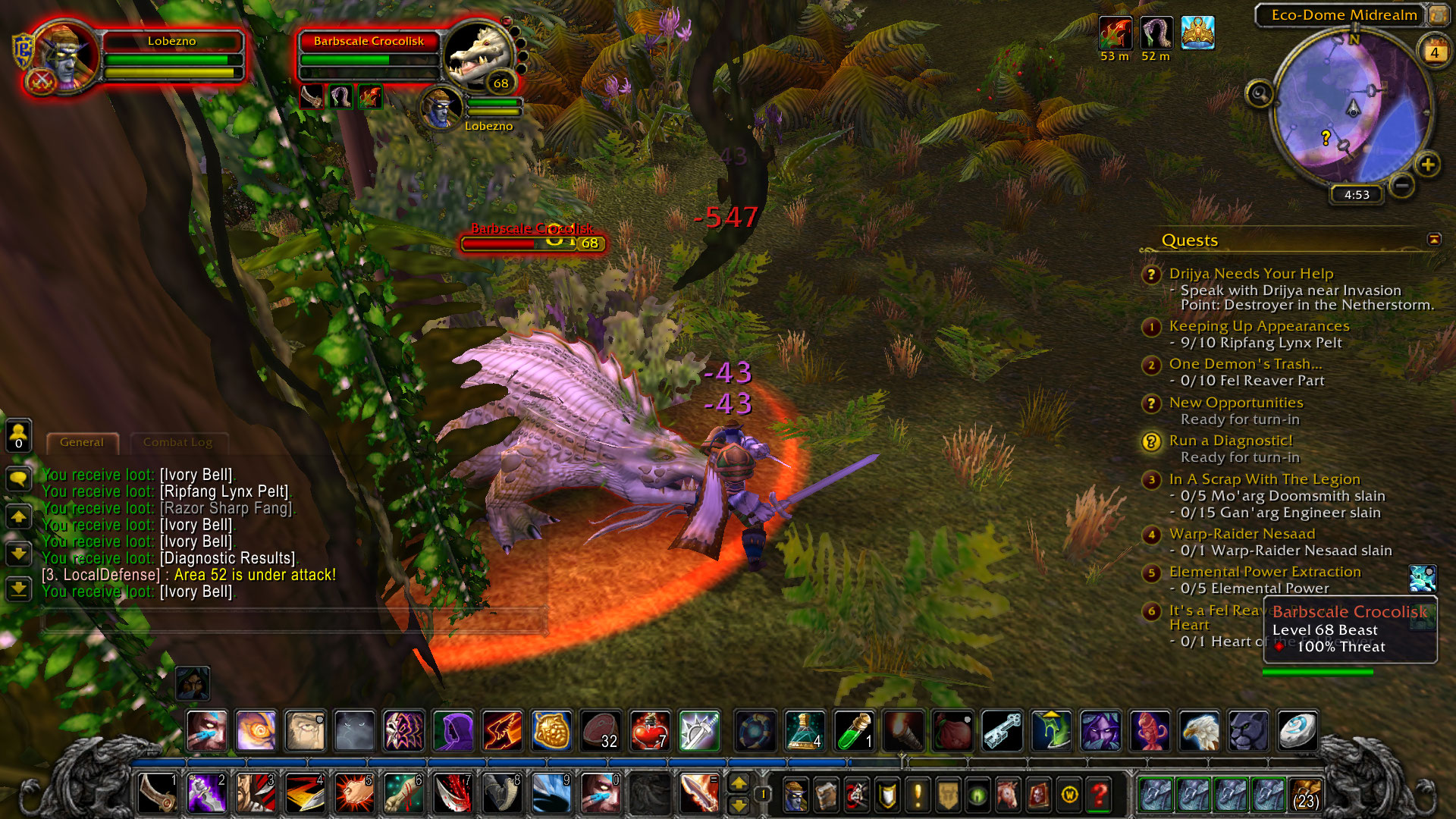Open the backpack bag showing 23 slots
Image resolution: width=1456 pixels, height=819 pixels.
point(1305,795)
